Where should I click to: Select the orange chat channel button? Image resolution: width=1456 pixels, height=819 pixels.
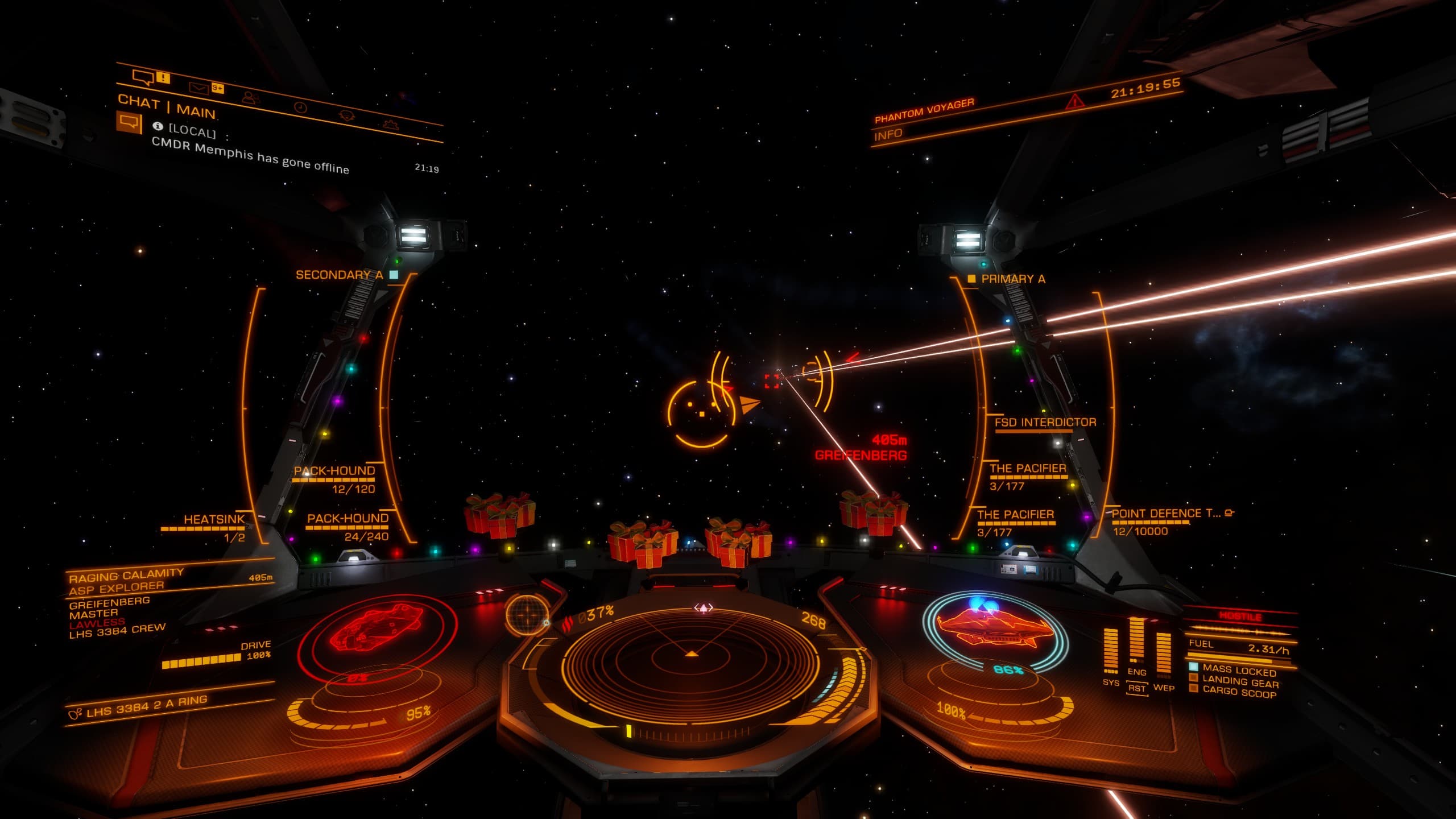pos(129,122)
